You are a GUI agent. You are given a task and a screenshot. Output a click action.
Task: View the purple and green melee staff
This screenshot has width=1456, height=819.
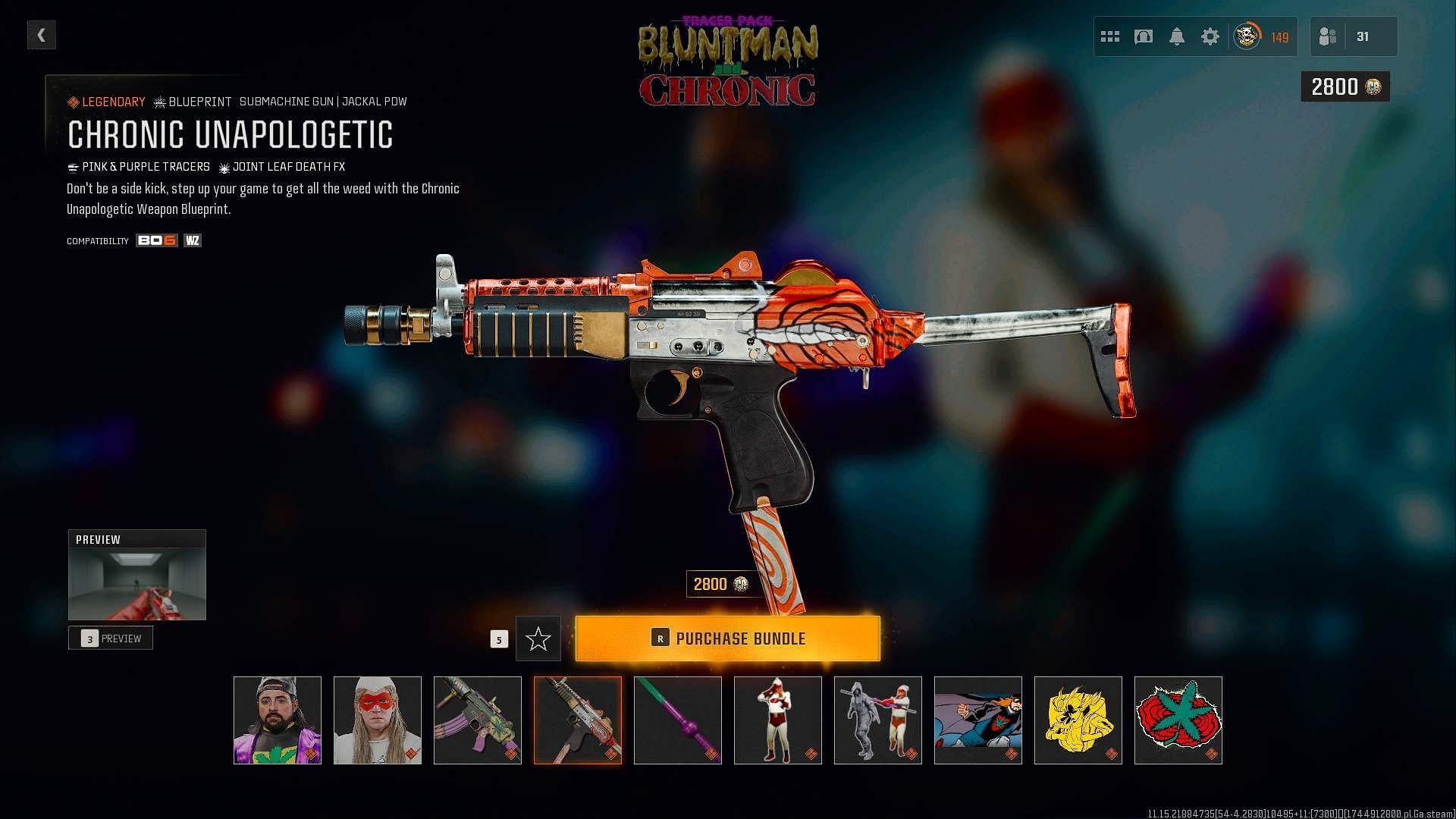pyautogui.click(x=678, y=720)
